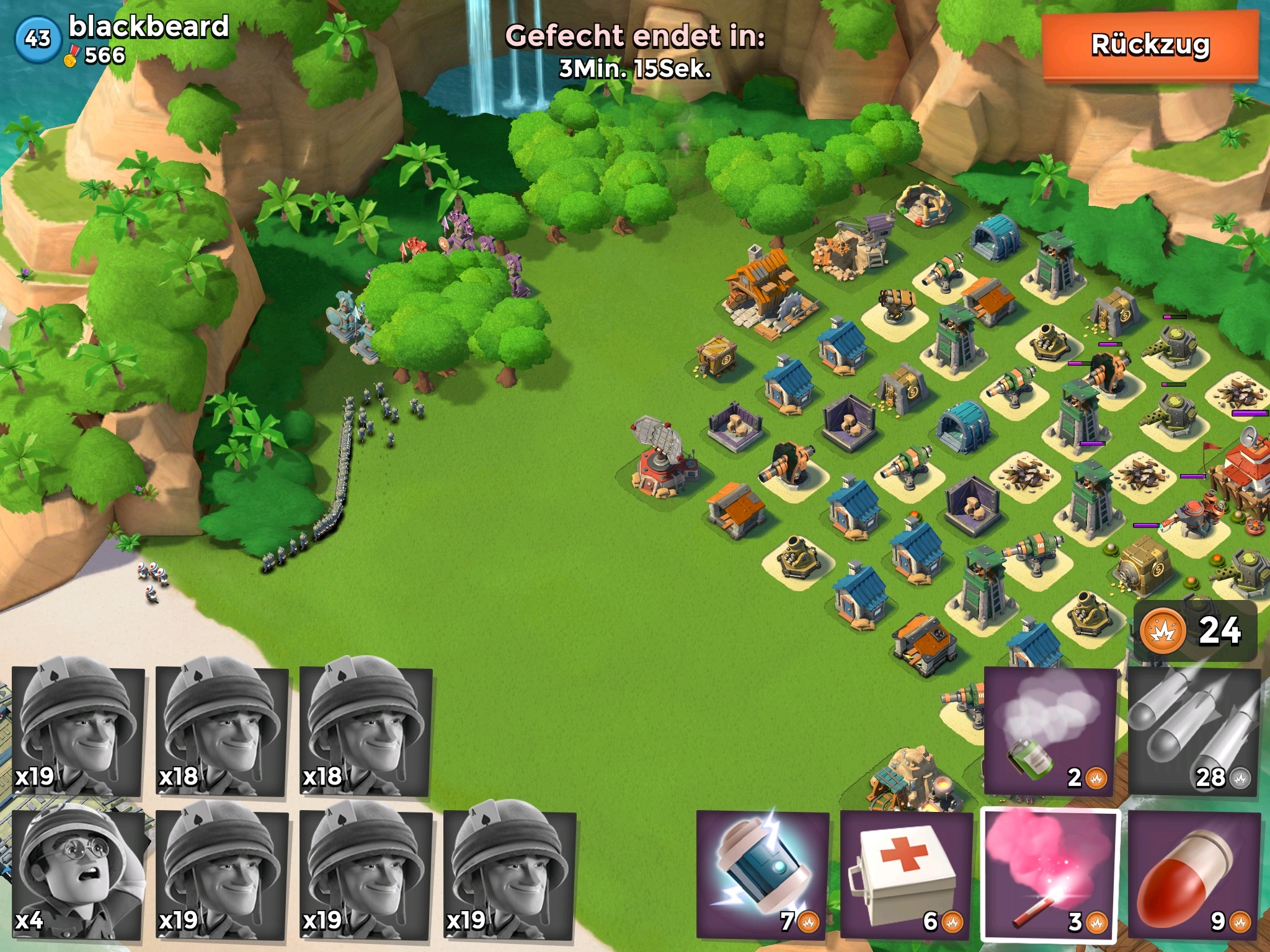
Task: Select the red artillery shell ability
Action: tap(1194, 874)
